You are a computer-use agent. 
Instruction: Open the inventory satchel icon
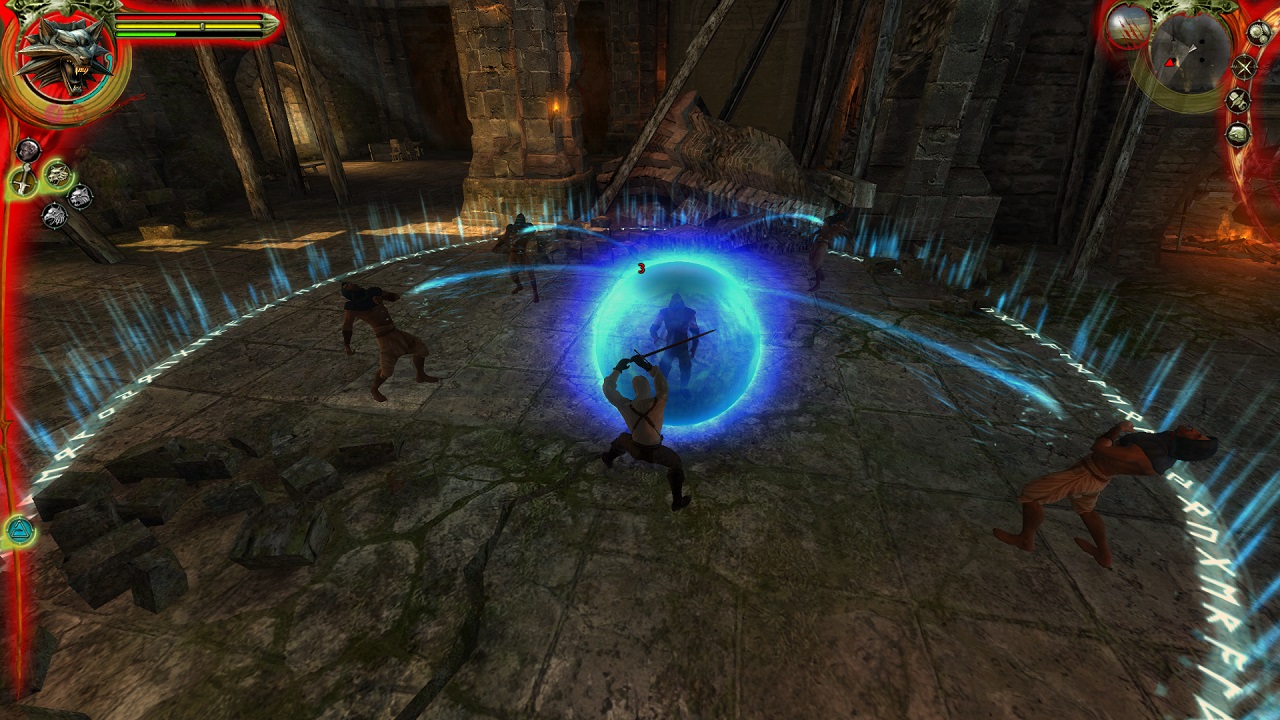(x=1239, y=101)
